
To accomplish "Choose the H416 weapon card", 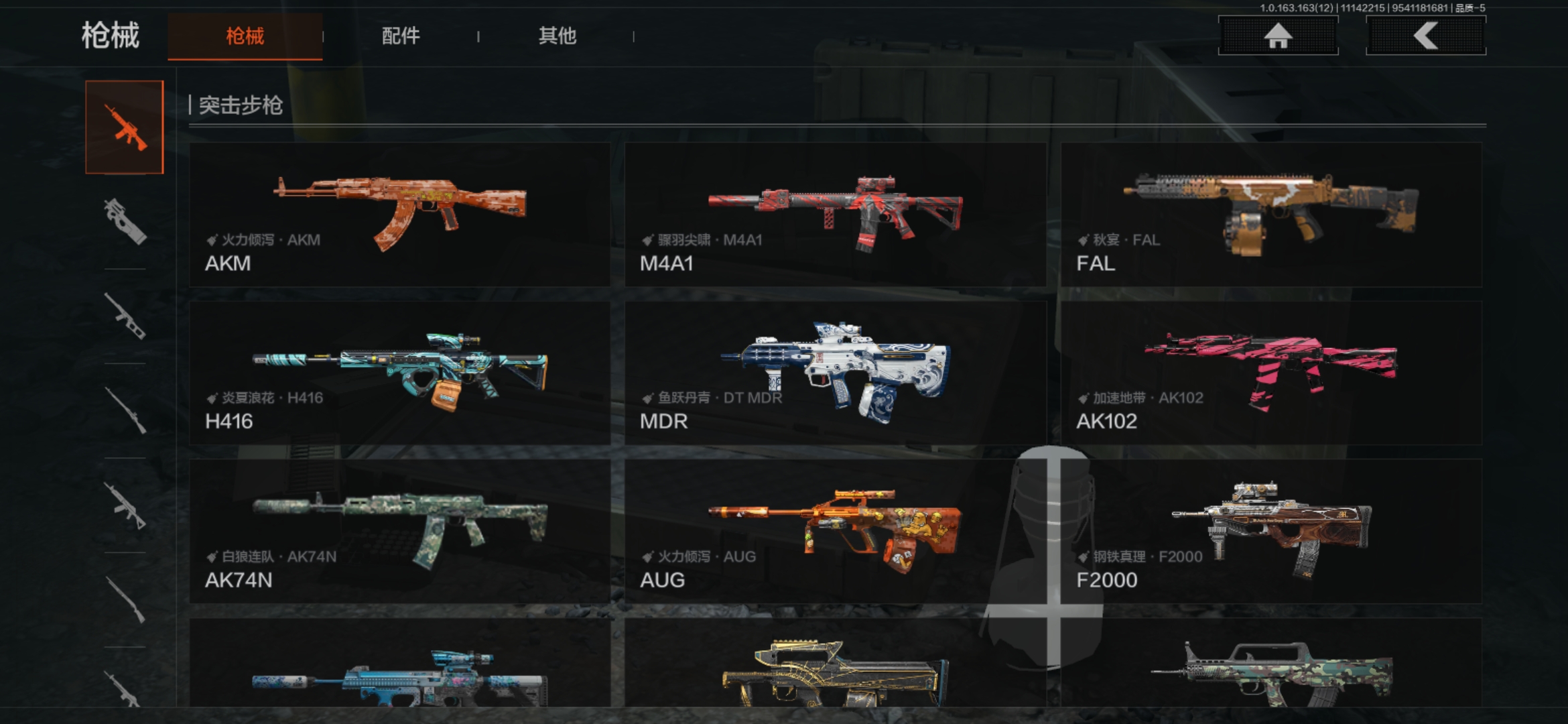I will [399, 373].
